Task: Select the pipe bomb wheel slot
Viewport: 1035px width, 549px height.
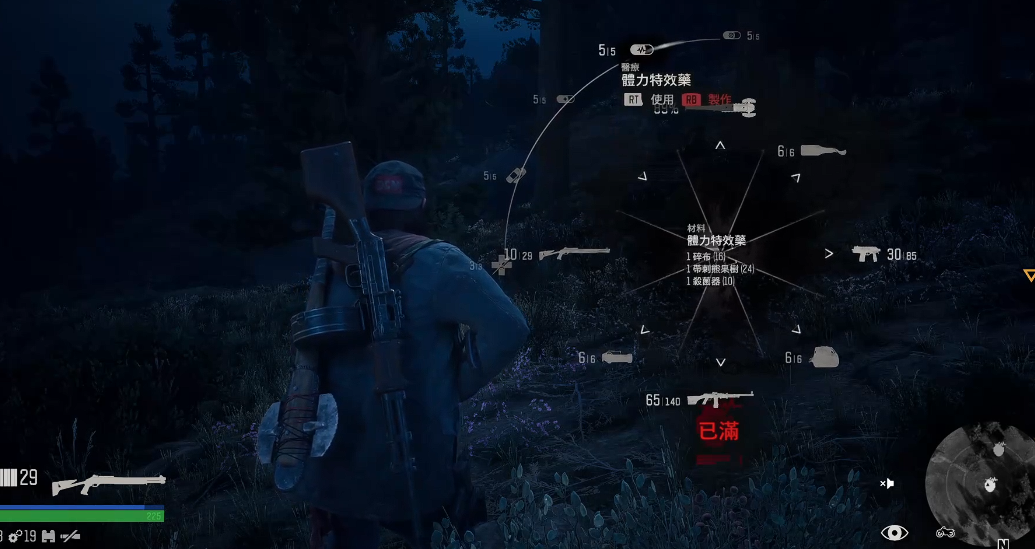Action: 617,357
